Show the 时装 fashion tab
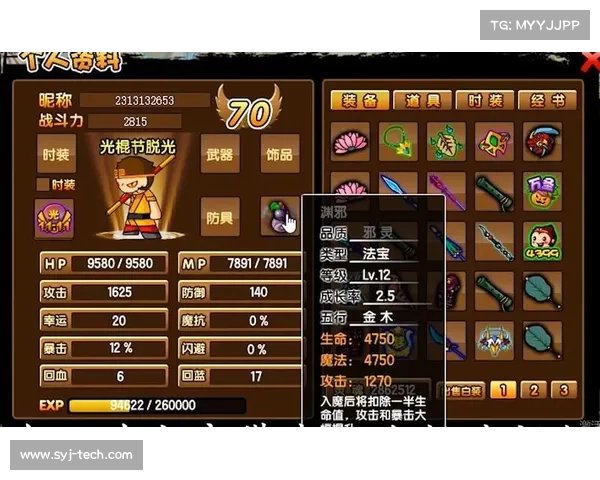The width and height of the screenshot is (600, 480). [484, 101]
